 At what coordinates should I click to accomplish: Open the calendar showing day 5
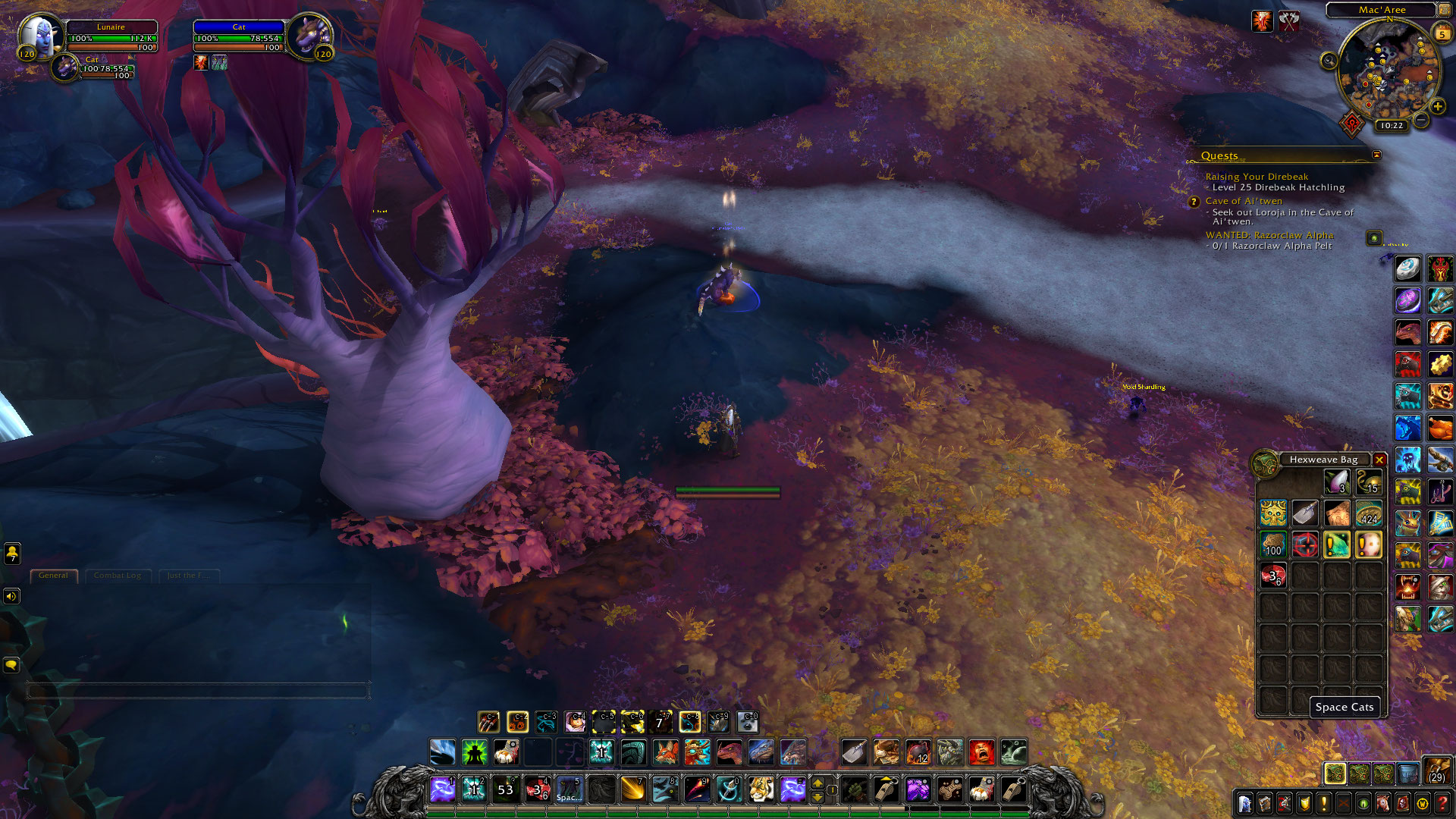pyautogui.click(x=1442, y=33)
